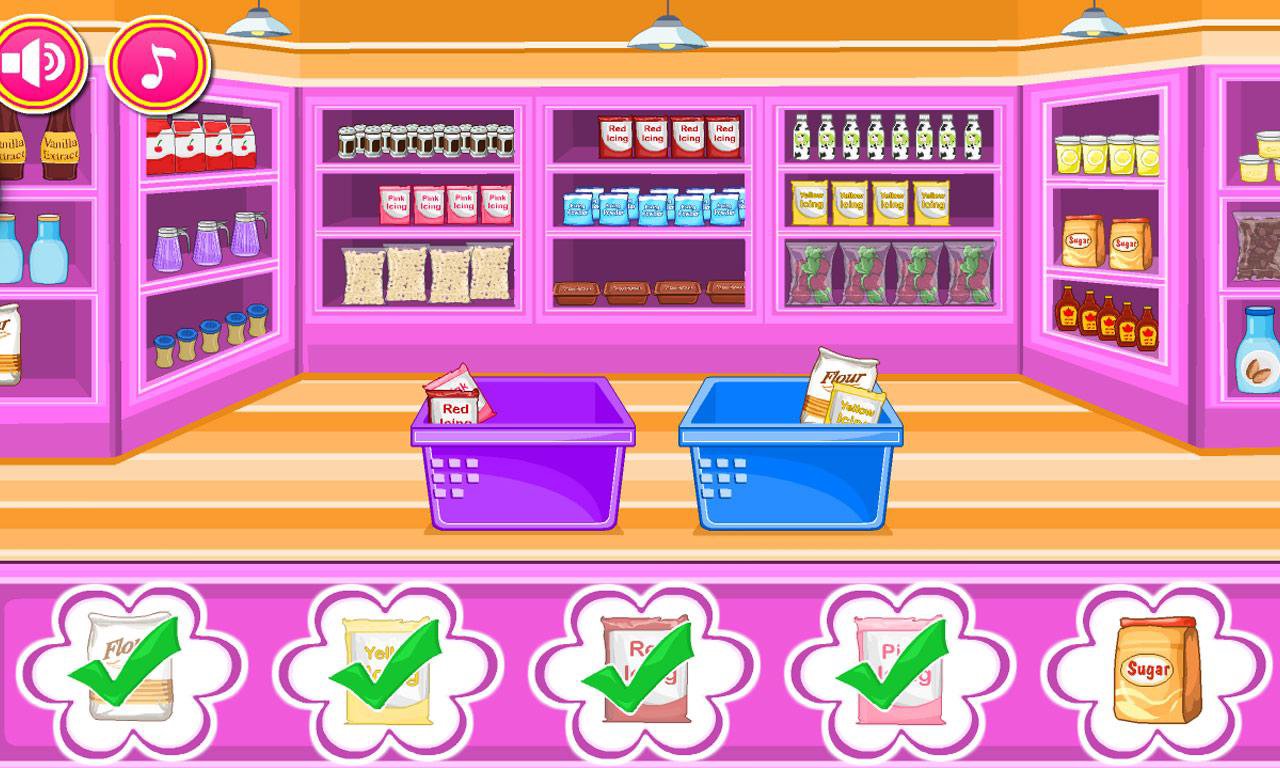The height and width of the screenshot is (768, 1280).
Task: Select a Sugar bag from the shelf
Action: 1080,238
